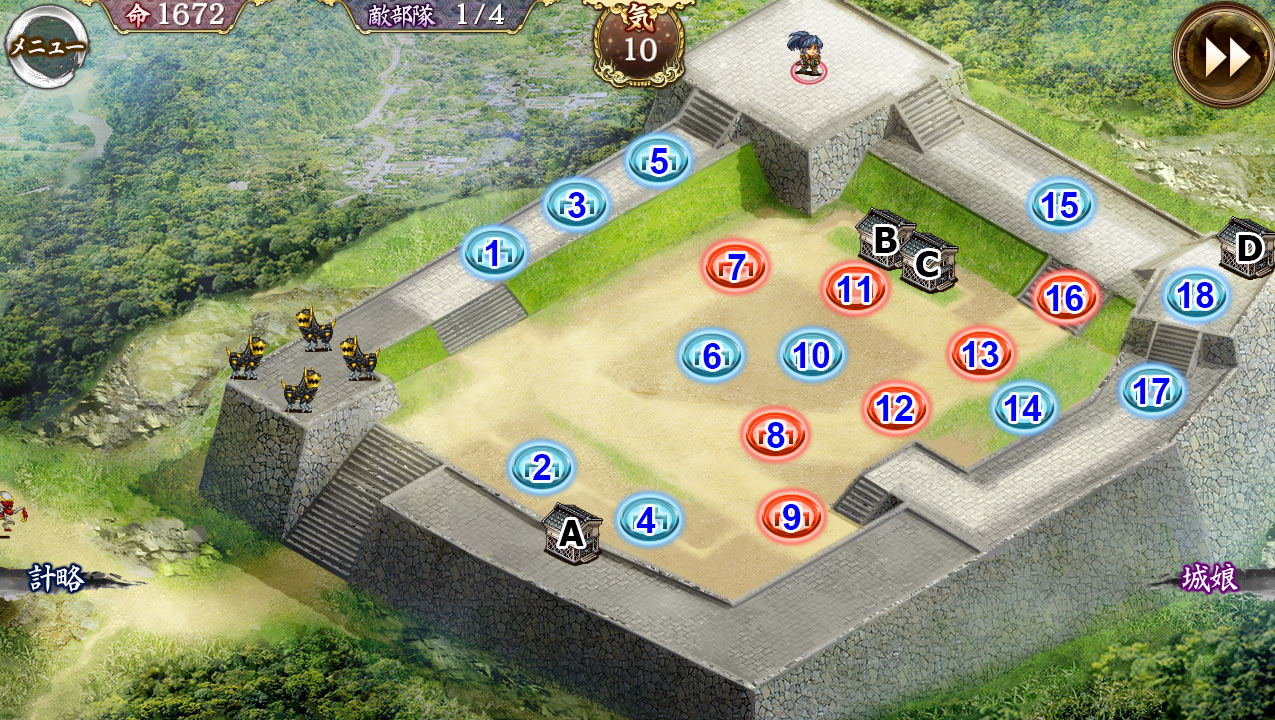The width and height of the screenshot is (1275, 720).
Task: Pick blue placement tile number 2
Action: click(x=541, y=468)
